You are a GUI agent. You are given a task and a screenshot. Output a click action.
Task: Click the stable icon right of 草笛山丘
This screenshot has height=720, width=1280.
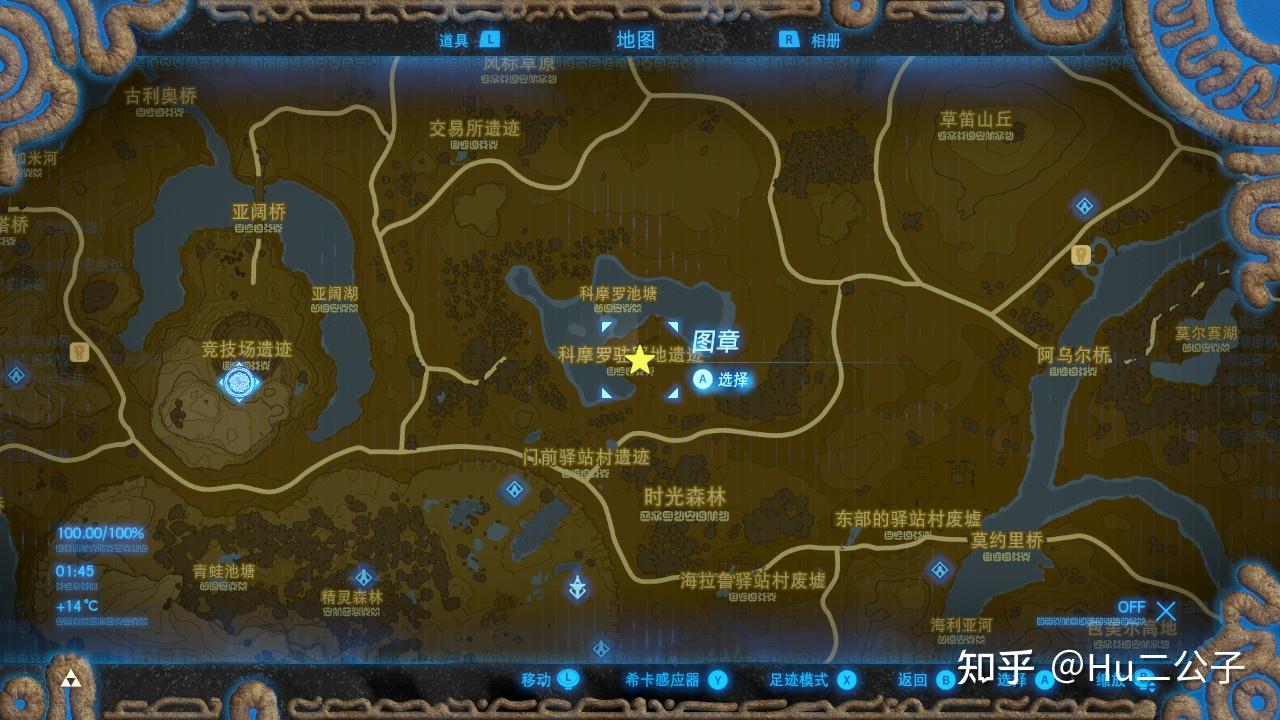point(1081,255)
